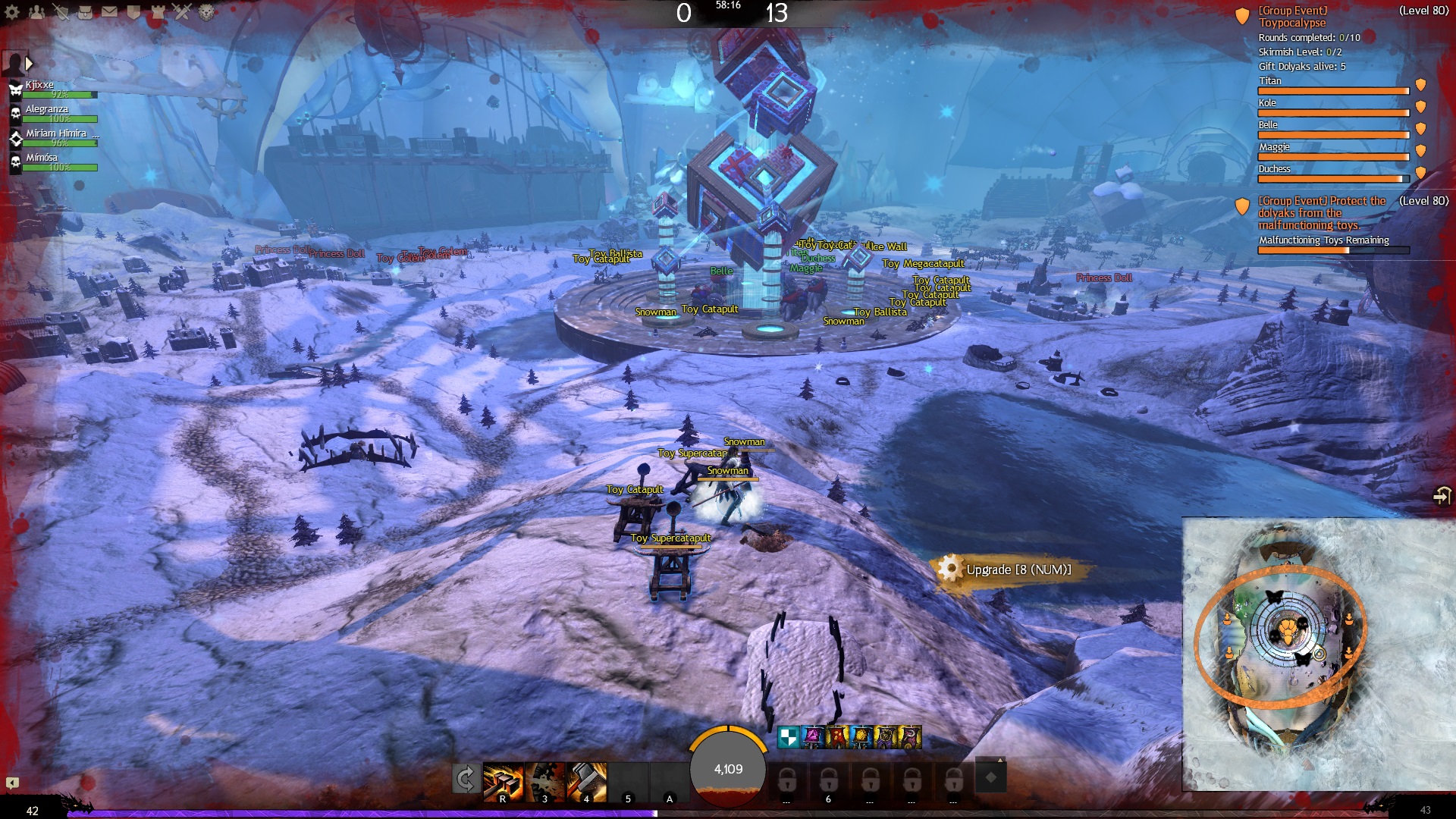Use the hammer smash skill on slot 4
Viewport: 1456px width, 819px height.
coord(587,781)
